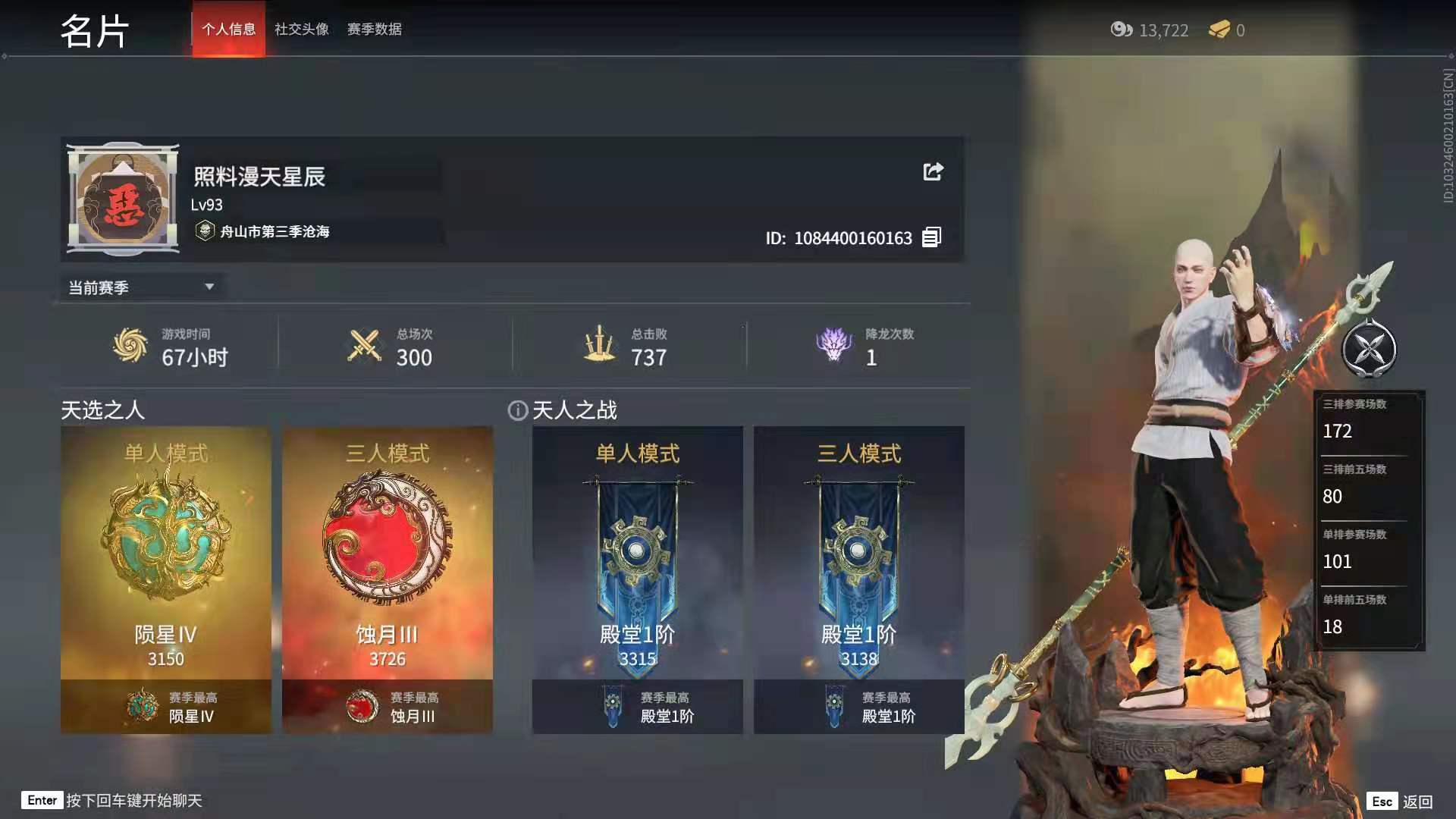
Task: Click the total kills sword icon
Action: [599, 345]
